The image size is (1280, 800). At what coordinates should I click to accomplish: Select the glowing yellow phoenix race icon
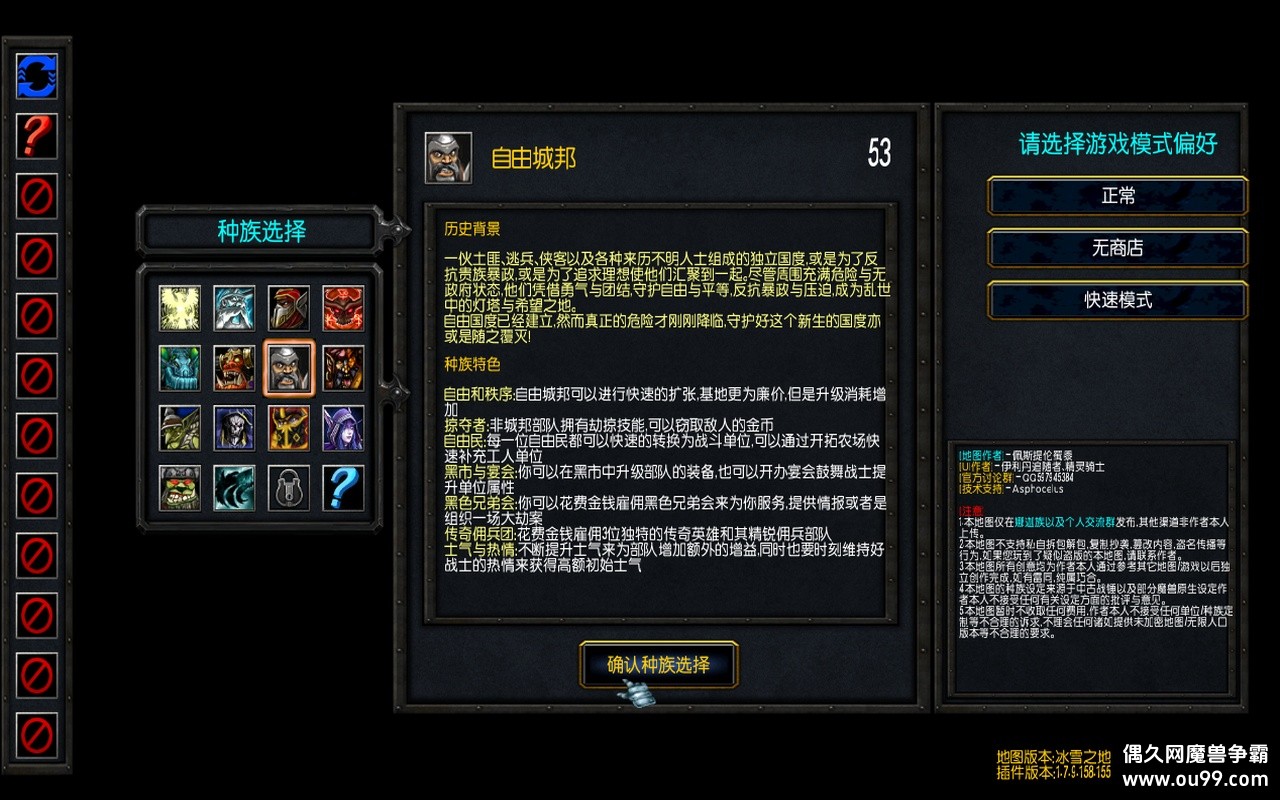[180, 309]
